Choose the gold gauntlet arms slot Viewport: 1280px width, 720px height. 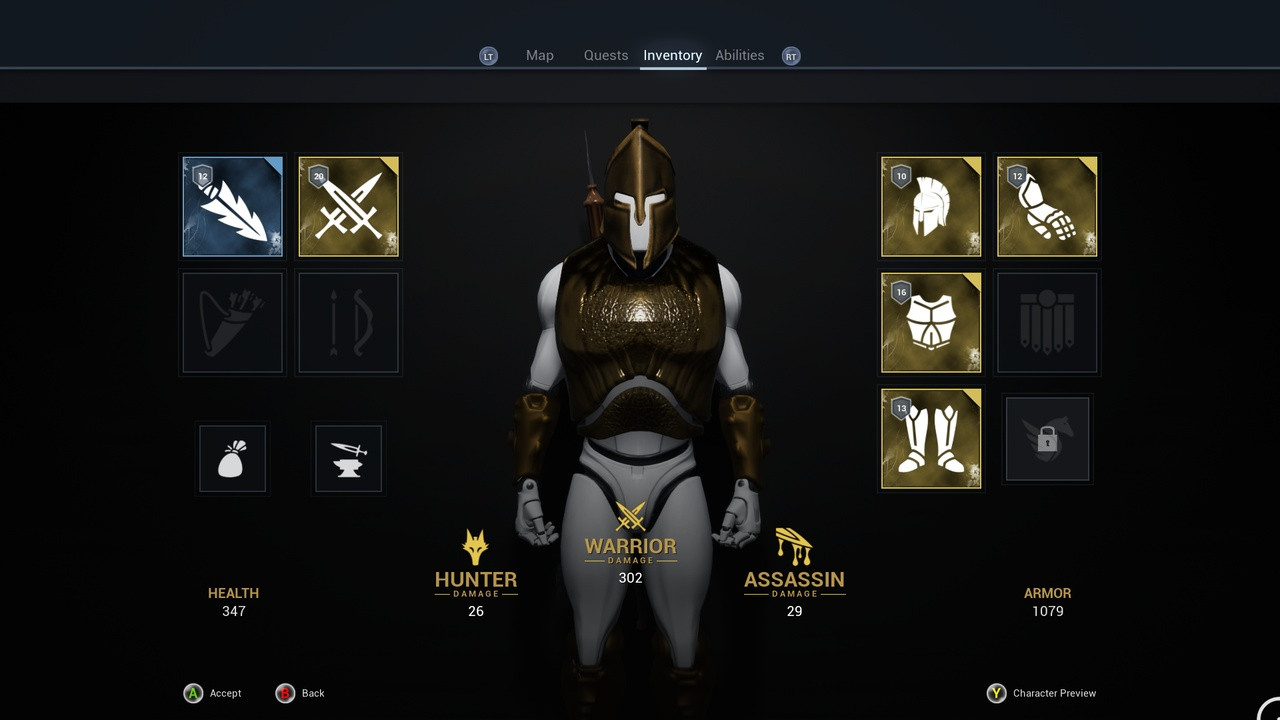(1047, 207)
